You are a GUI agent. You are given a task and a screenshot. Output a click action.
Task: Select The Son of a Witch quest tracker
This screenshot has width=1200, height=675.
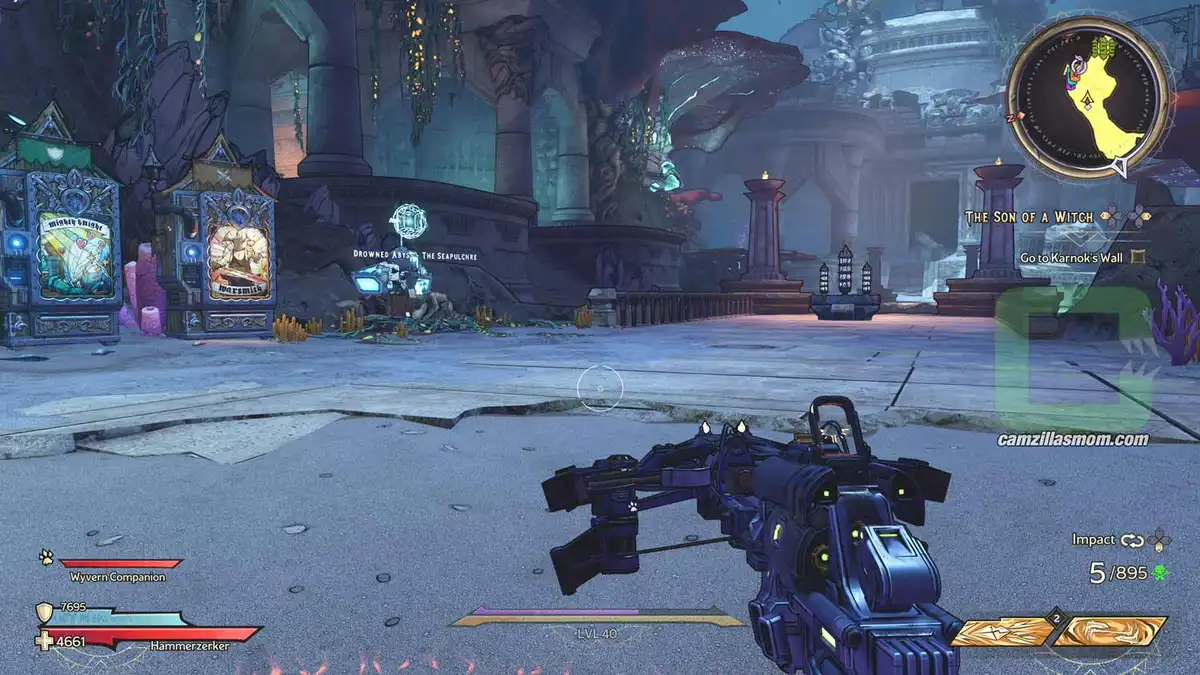point(1028,217)
